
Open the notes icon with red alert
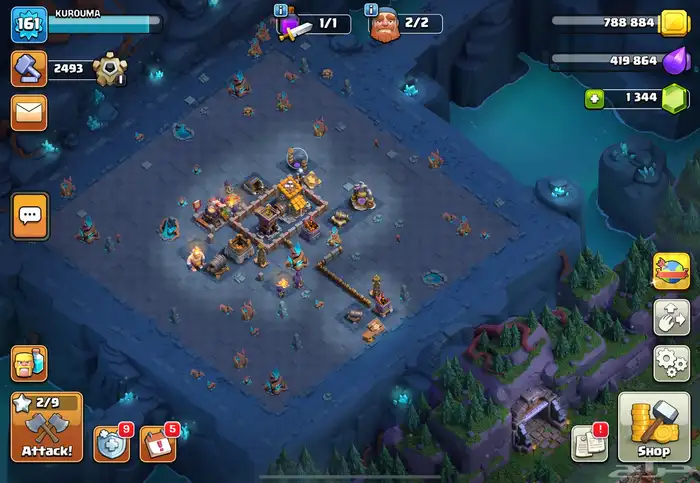[x=588, y=443]
